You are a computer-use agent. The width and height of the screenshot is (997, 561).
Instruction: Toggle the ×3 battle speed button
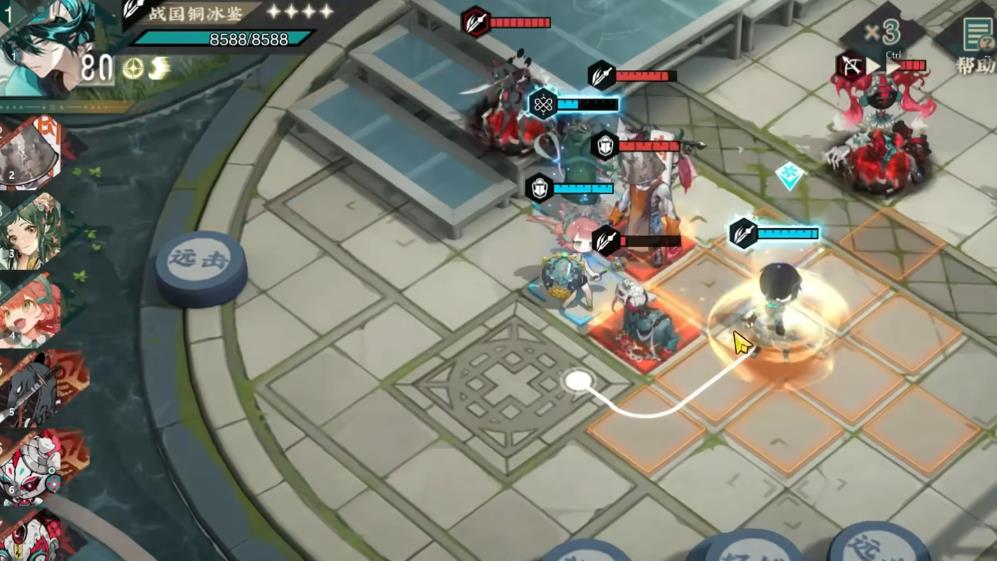pos(882,33)
